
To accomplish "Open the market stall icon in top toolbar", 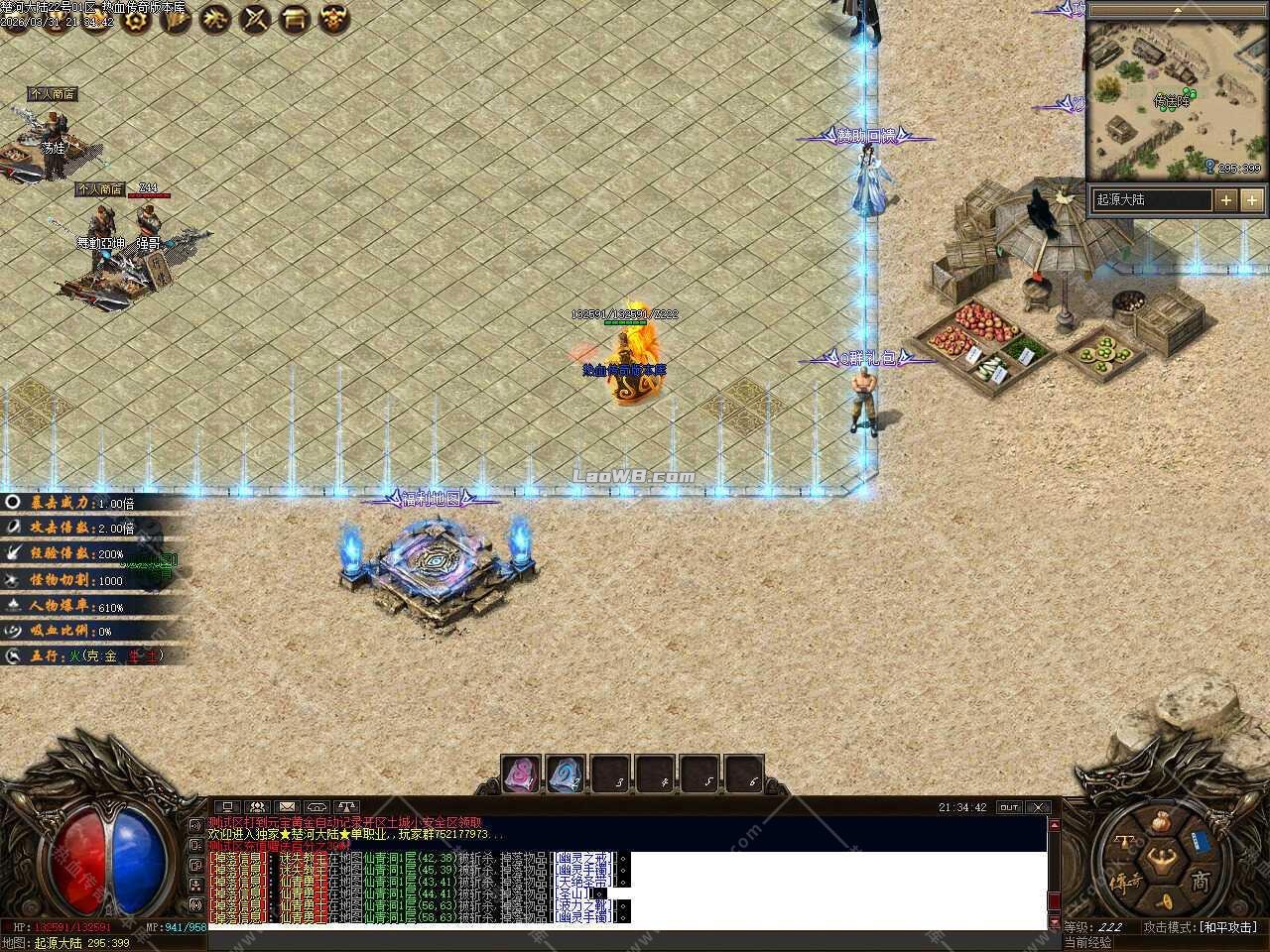I will pyautogui.click(x=294, y=20).
